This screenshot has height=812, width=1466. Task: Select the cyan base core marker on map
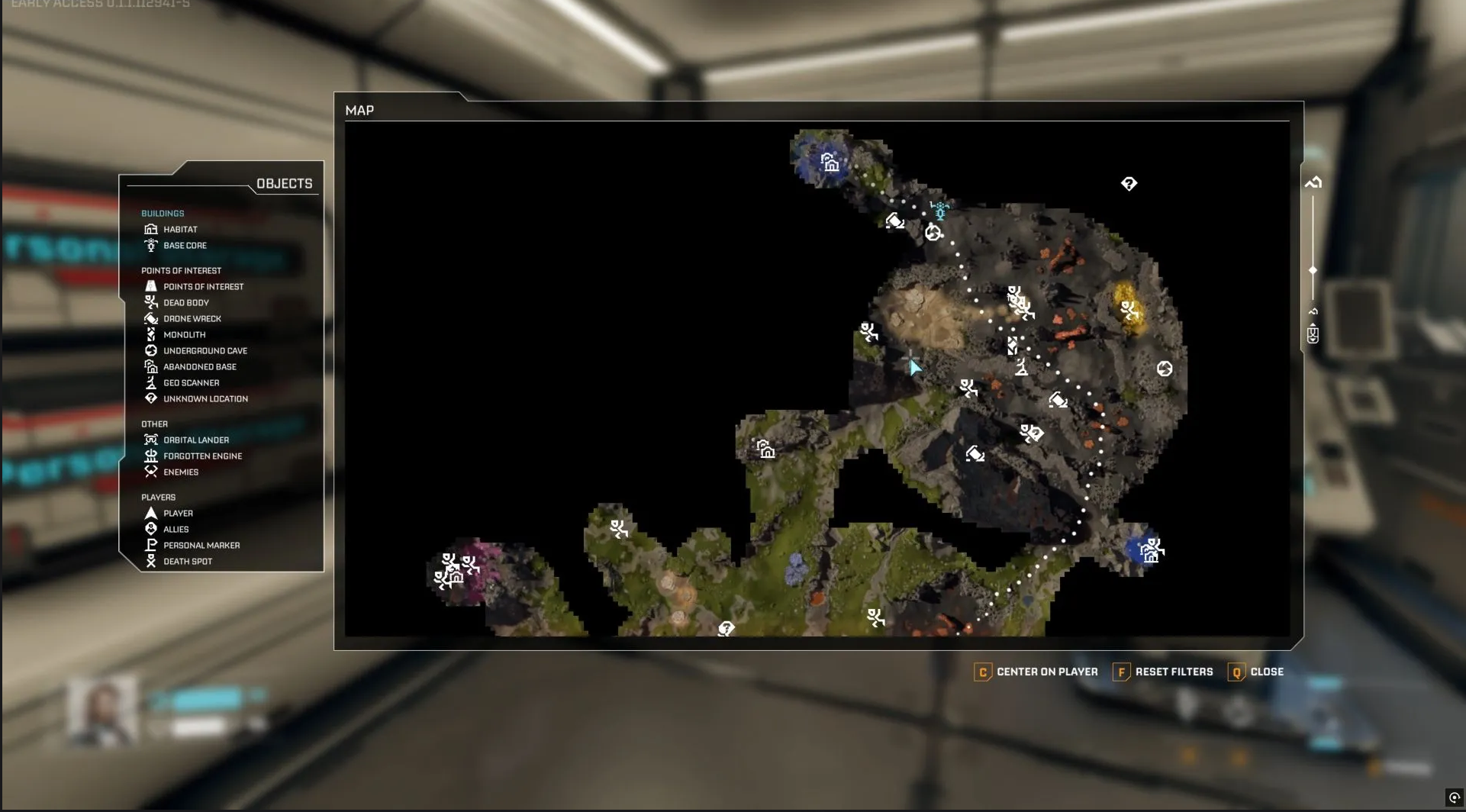(940, 210)
